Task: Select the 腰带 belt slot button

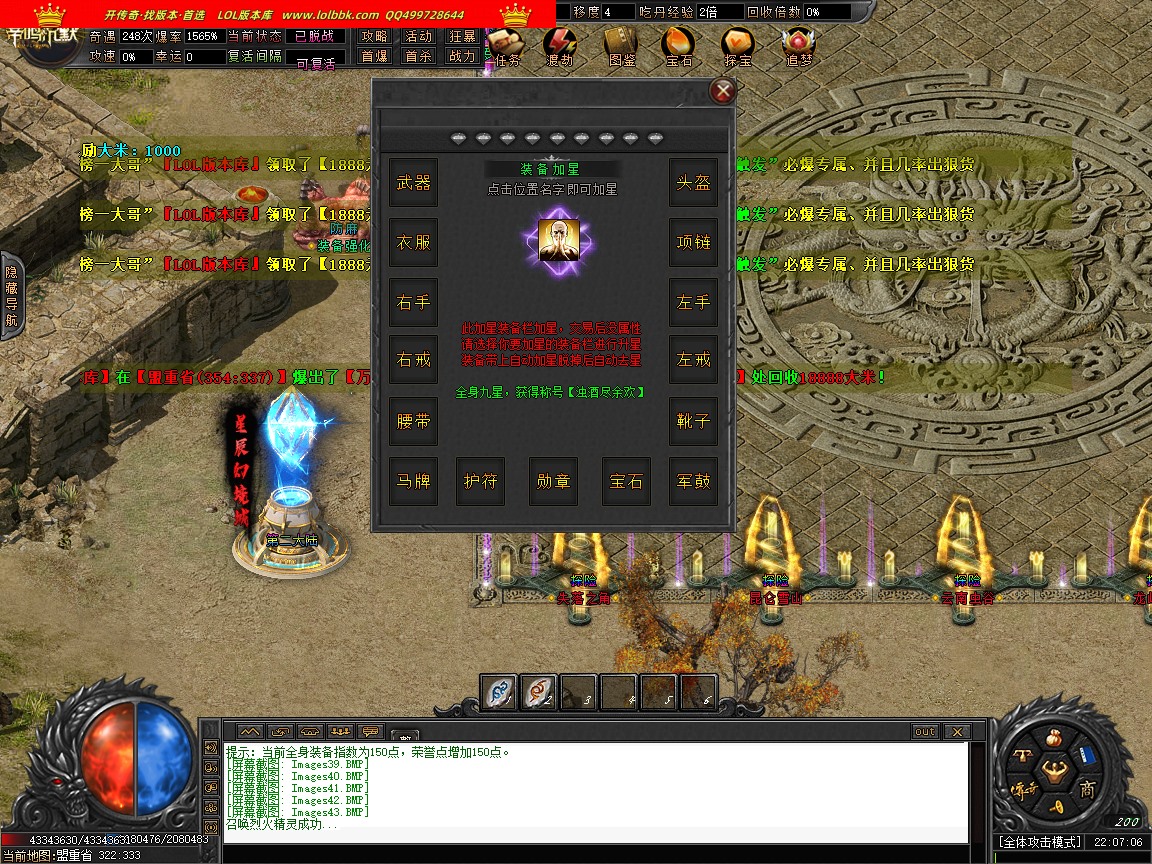Action: point(413,421)
